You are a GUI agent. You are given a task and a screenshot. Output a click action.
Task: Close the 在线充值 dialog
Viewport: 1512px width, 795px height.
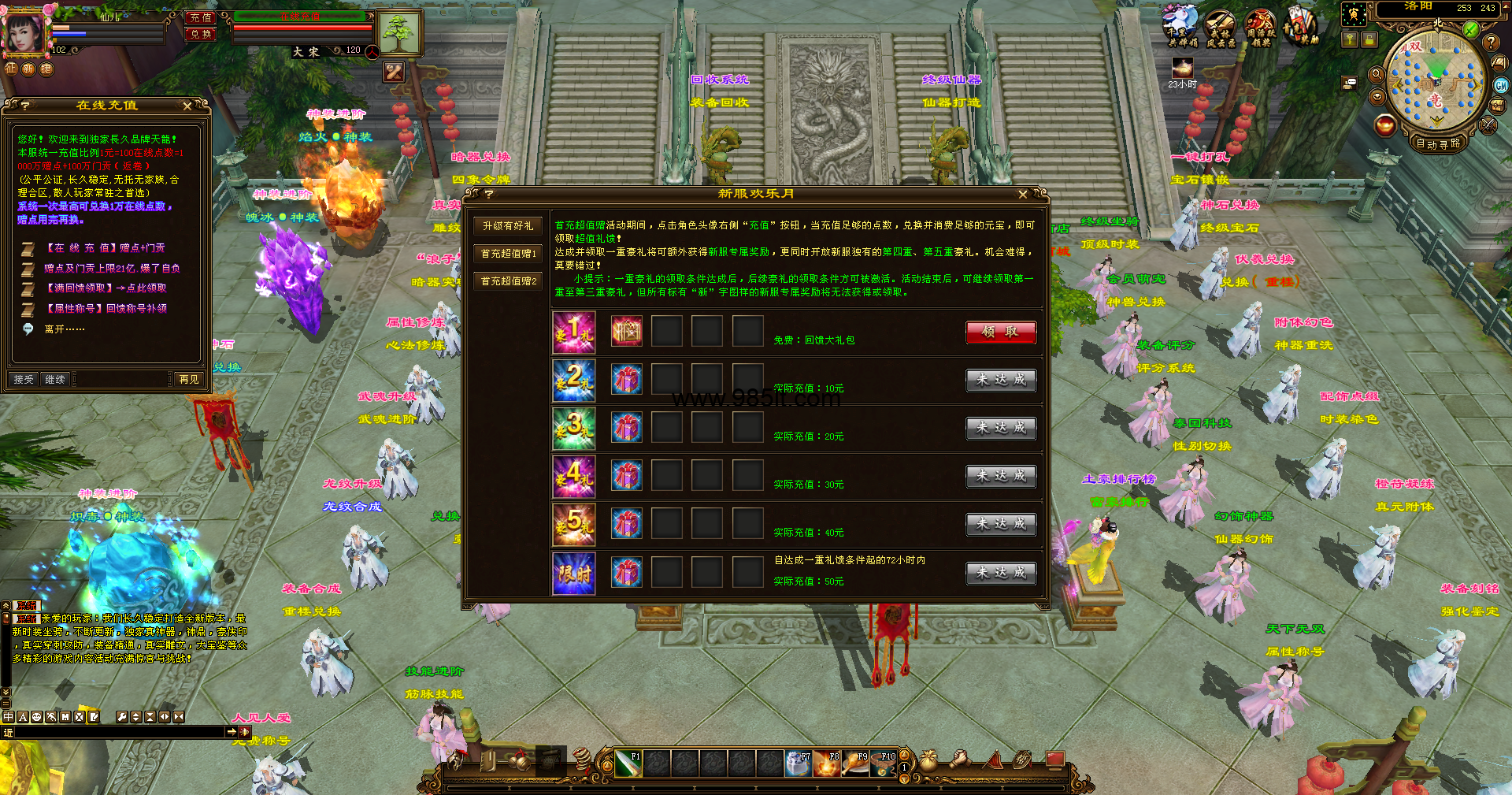tap(187, 106)
